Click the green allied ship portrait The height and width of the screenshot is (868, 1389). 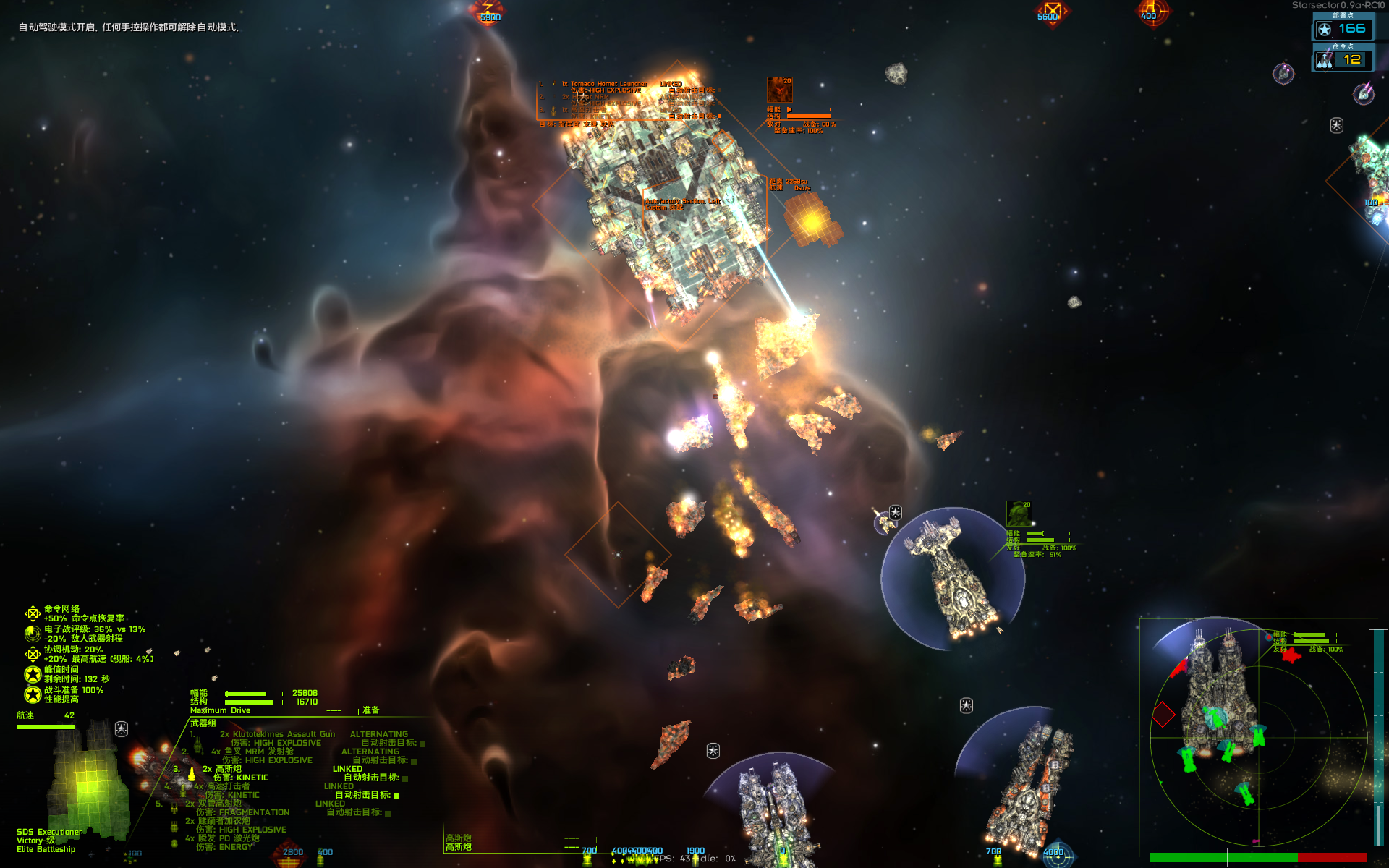click(1019, 514)
